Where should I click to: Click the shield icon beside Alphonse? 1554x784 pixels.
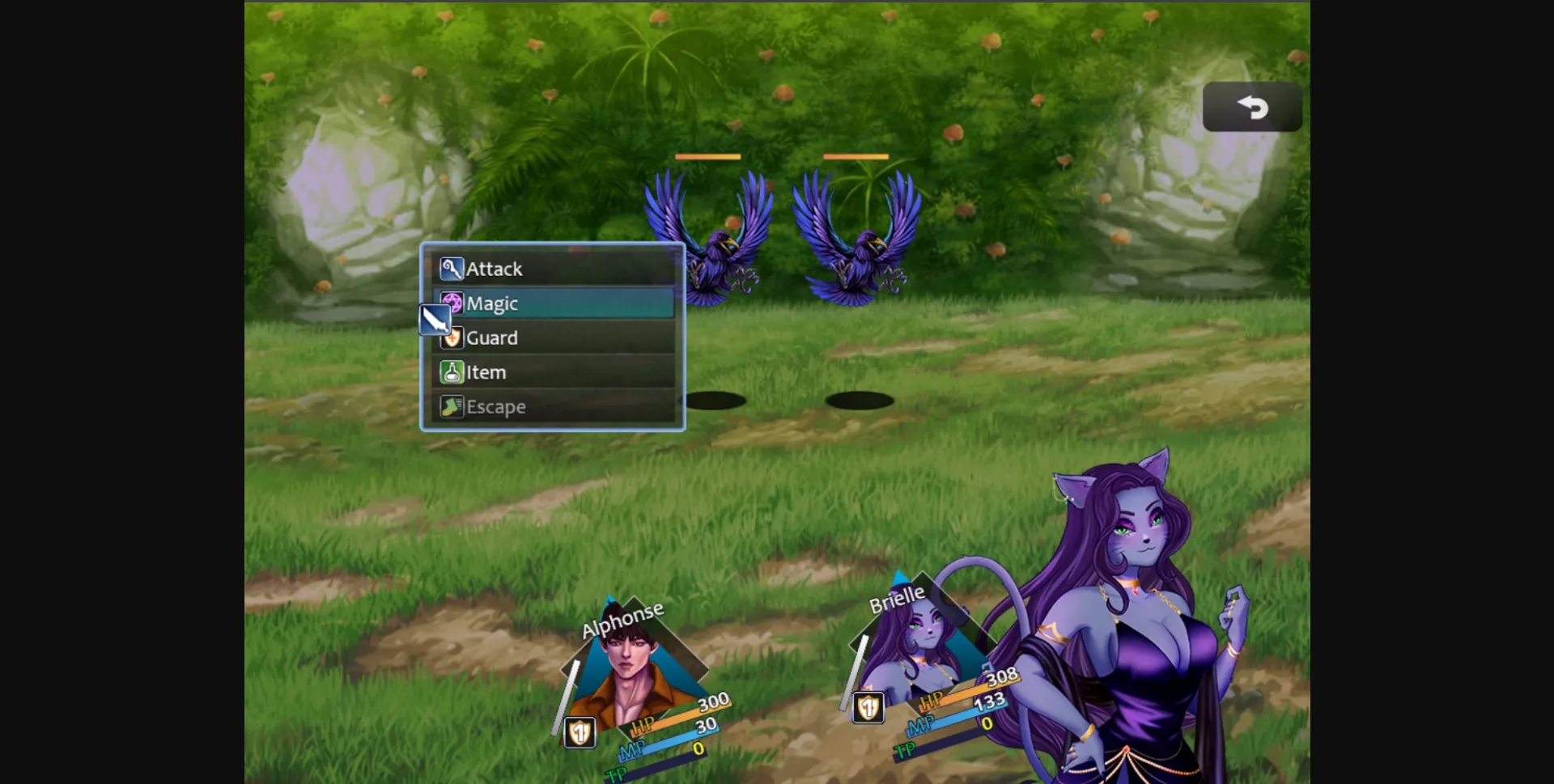tap(580, 733)
